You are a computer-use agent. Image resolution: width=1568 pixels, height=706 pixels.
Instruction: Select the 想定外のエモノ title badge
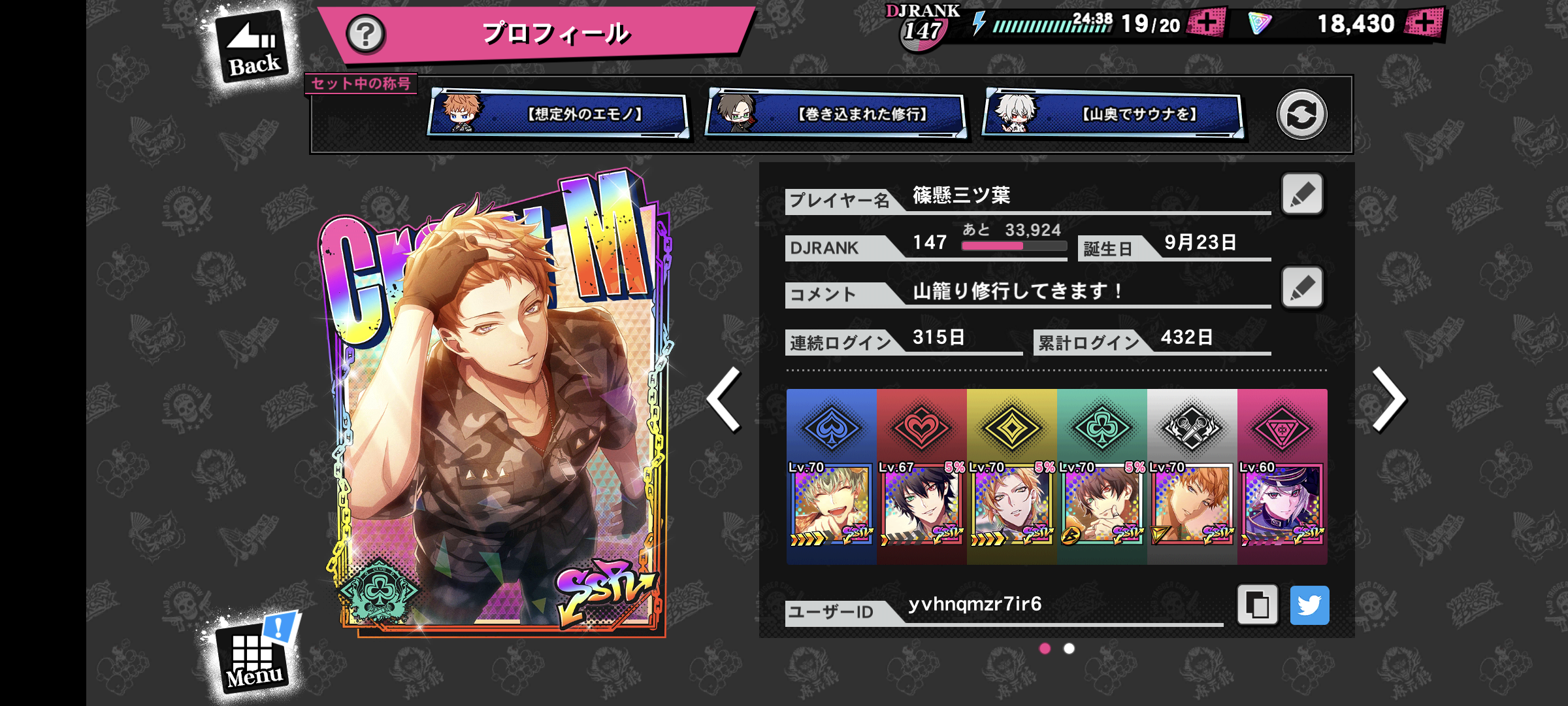point(559,114)
